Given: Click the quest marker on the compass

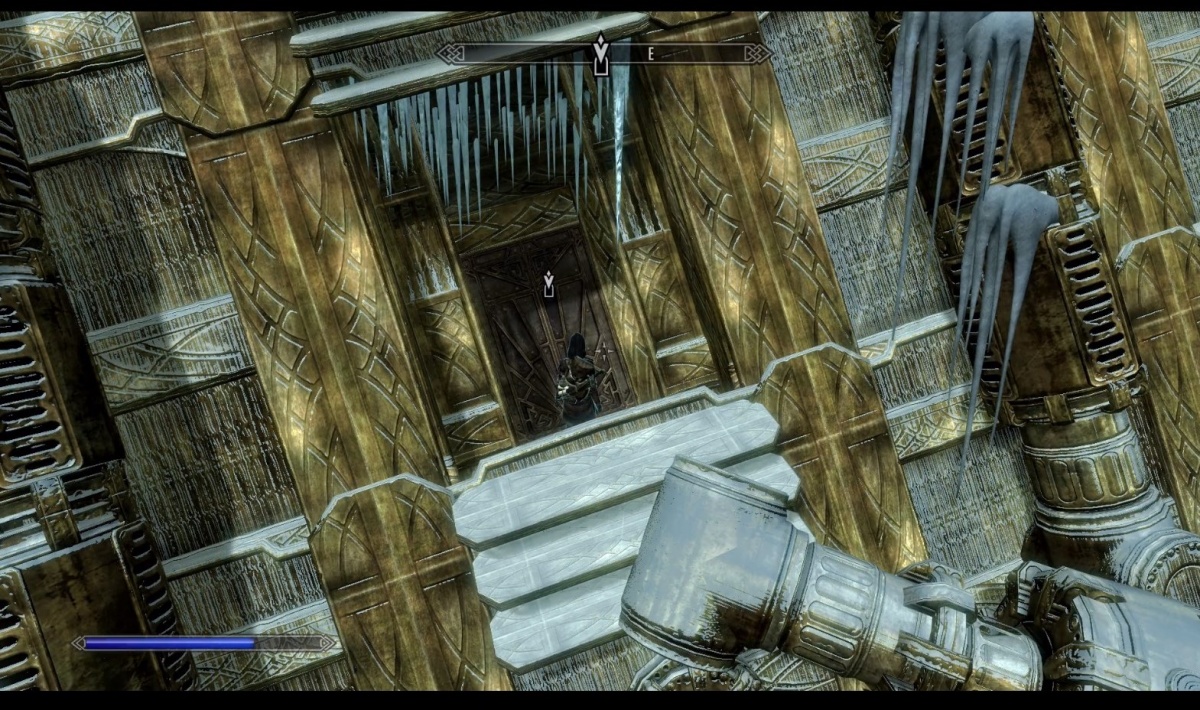Looking at the screenshot, I should pyautogui.click(x=600, y=53).
